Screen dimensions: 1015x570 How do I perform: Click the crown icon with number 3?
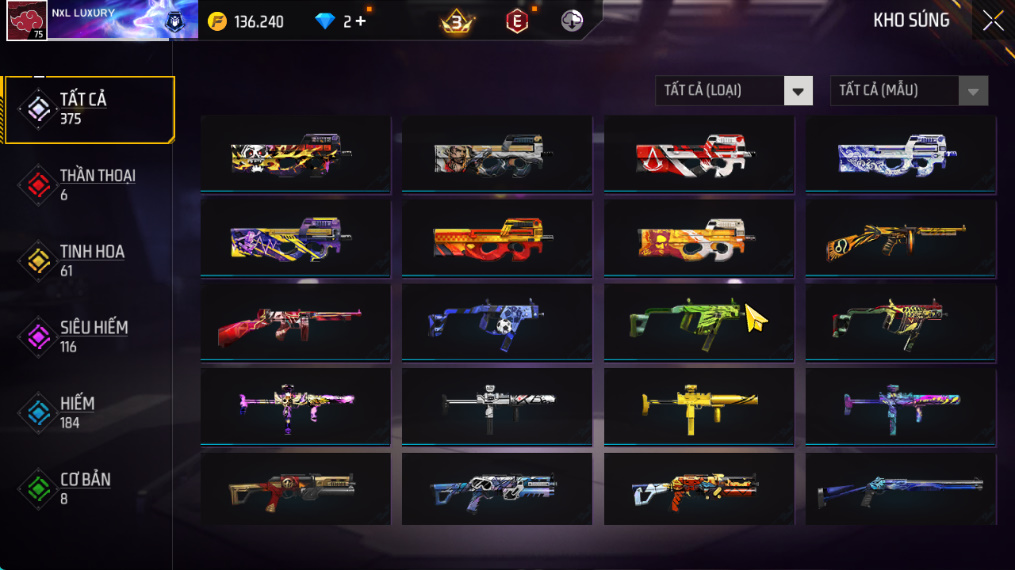pyautogui.click(x=457, y=21)
